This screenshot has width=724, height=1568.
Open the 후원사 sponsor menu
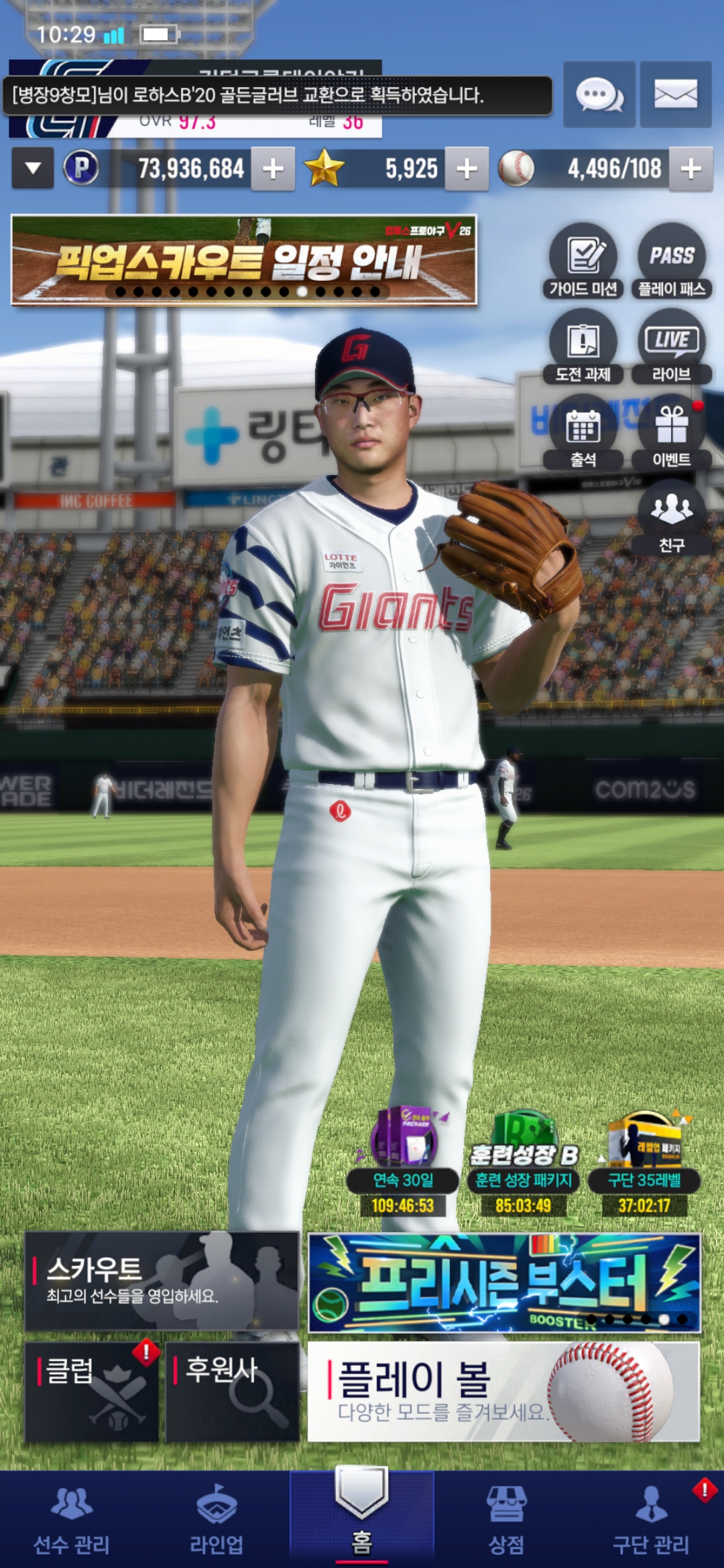(232, 1392)
